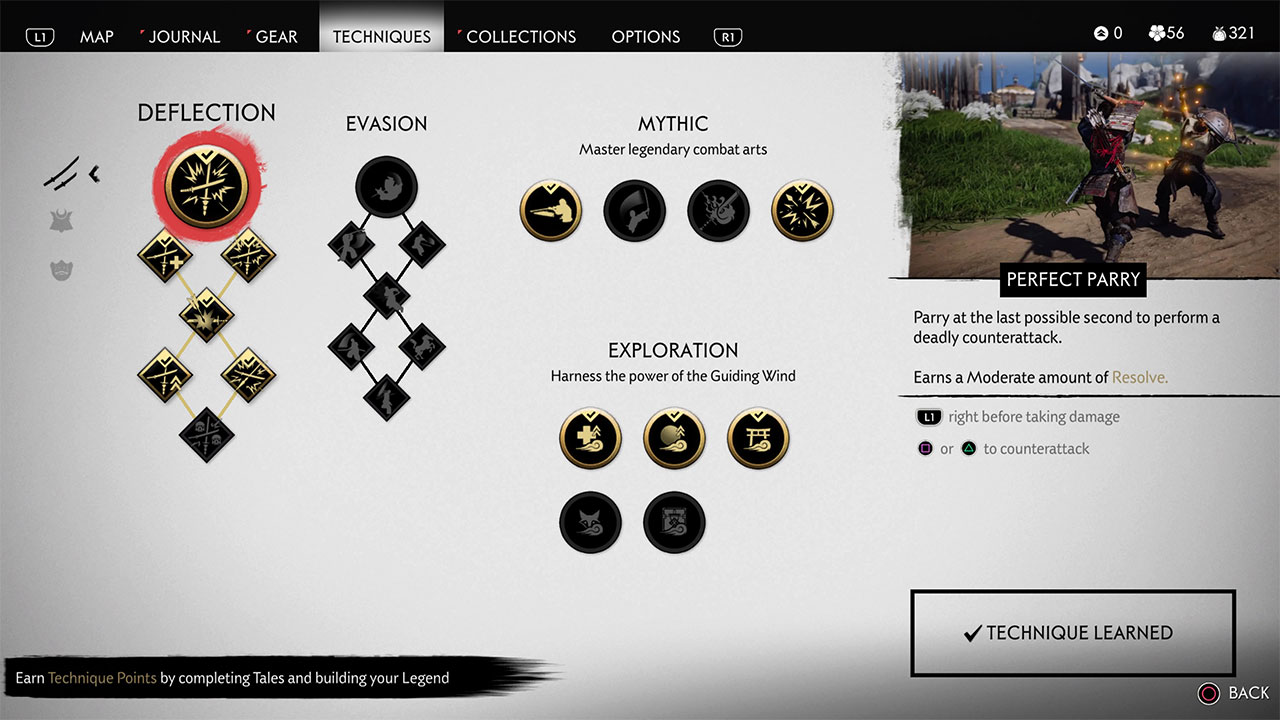Select the Perfect Parry technique icon
This screenshot has height=720, width=1280.
tap(206, 189)
